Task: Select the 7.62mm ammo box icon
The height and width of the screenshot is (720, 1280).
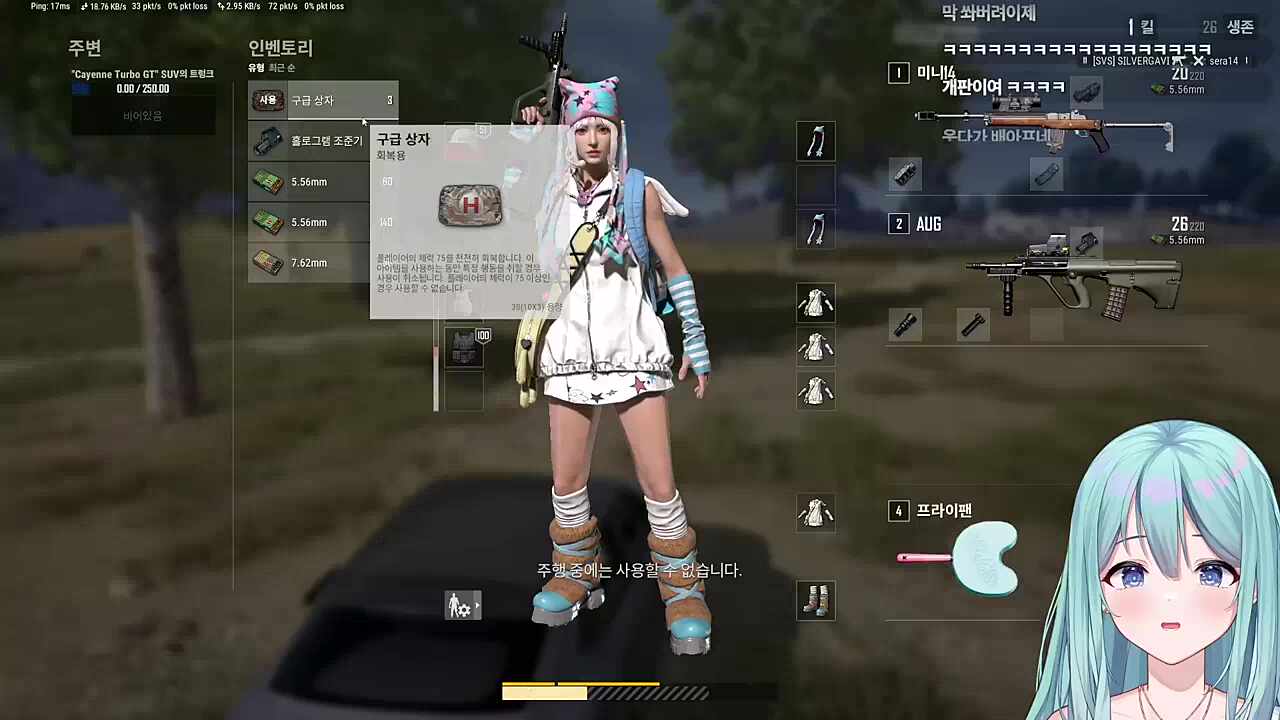Action: click(x=267, y=262)
